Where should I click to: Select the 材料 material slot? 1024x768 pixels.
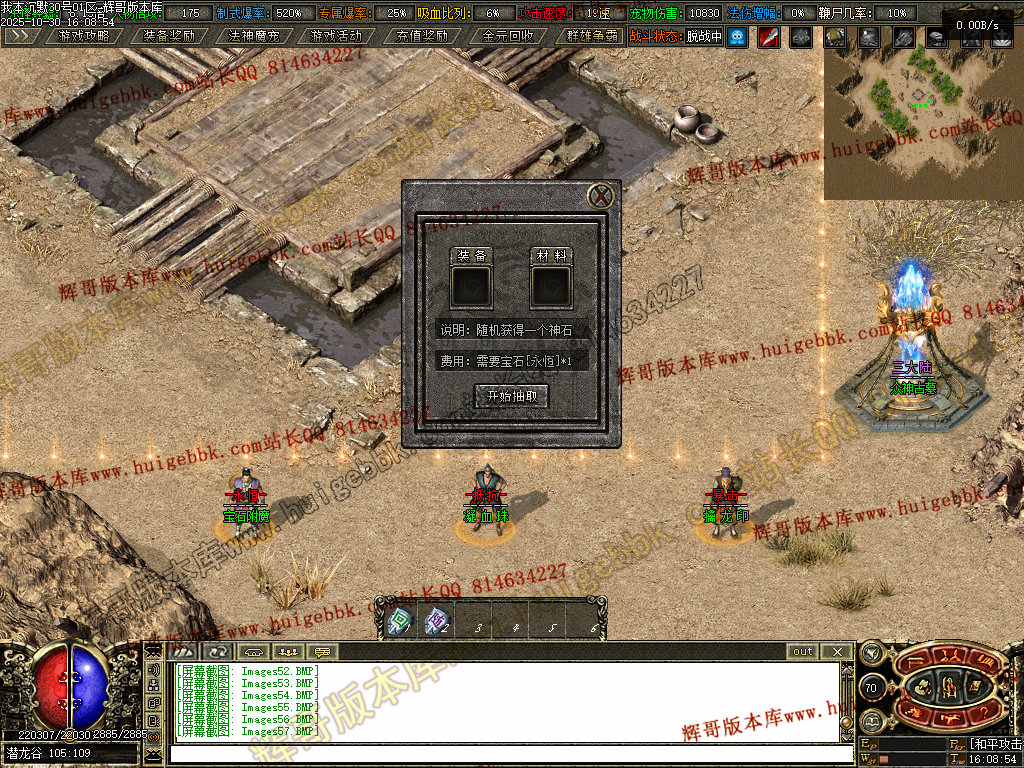tap(551, 286)
